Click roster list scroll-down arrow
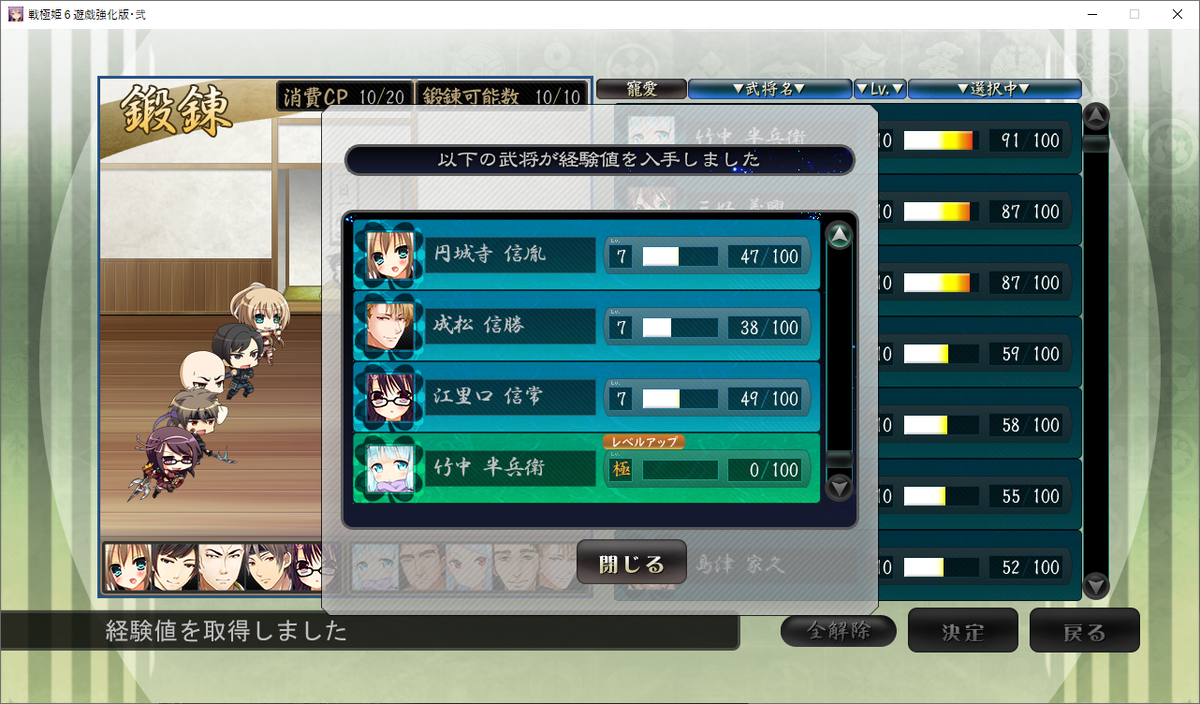Image resolution: width=1200 pixels, height=704 pixels. (x=1097, y=585)
